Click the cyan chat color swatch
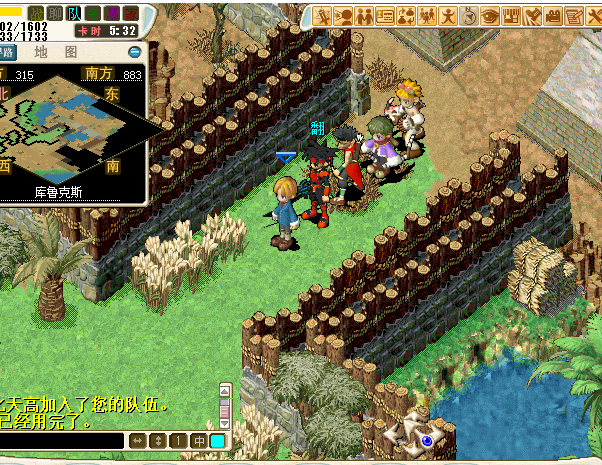Screen dimensions: 602x465 [218, 441]
